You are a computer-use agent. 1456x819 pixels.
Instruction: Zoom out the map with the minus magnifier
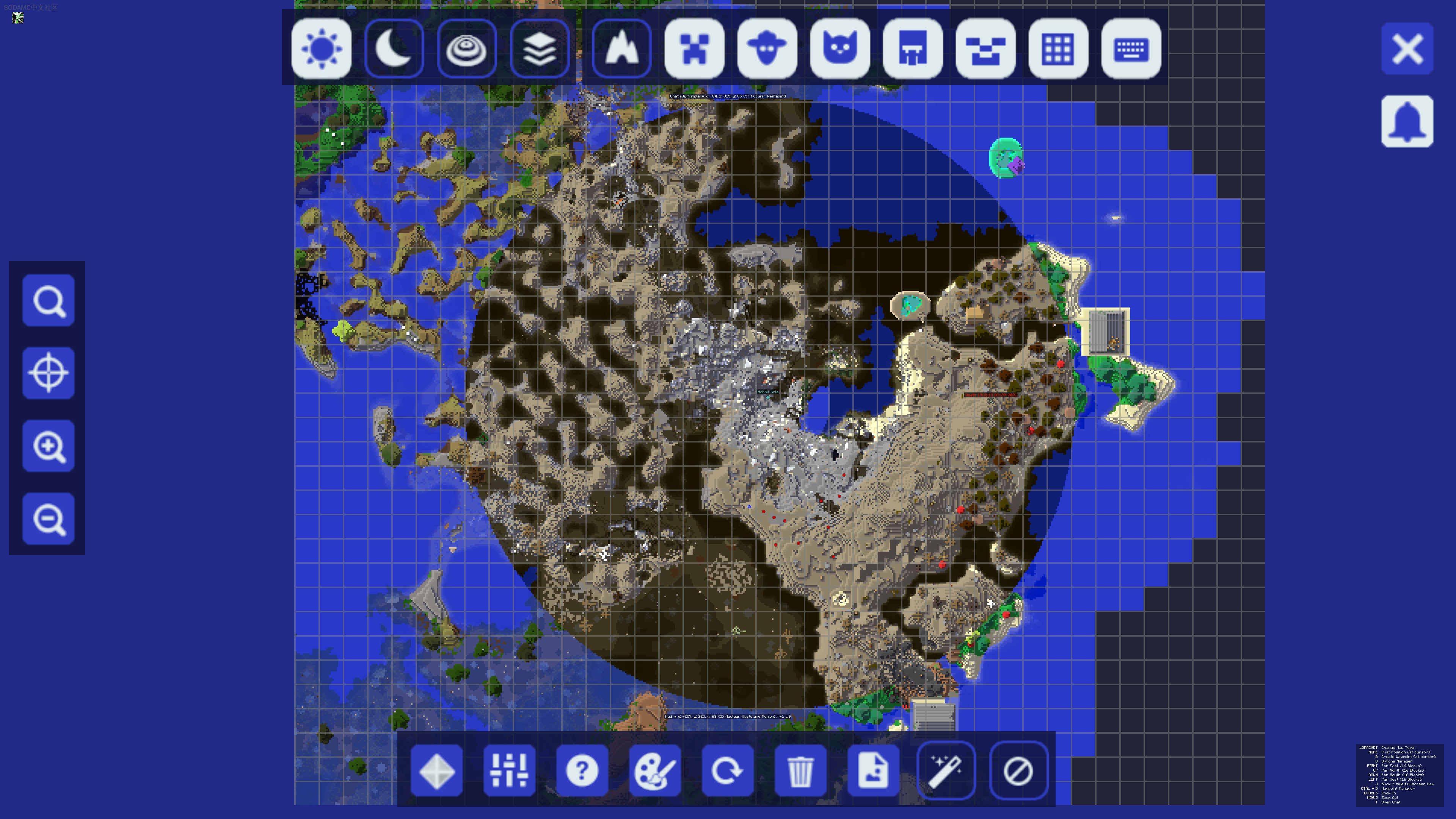pos(49,518)
